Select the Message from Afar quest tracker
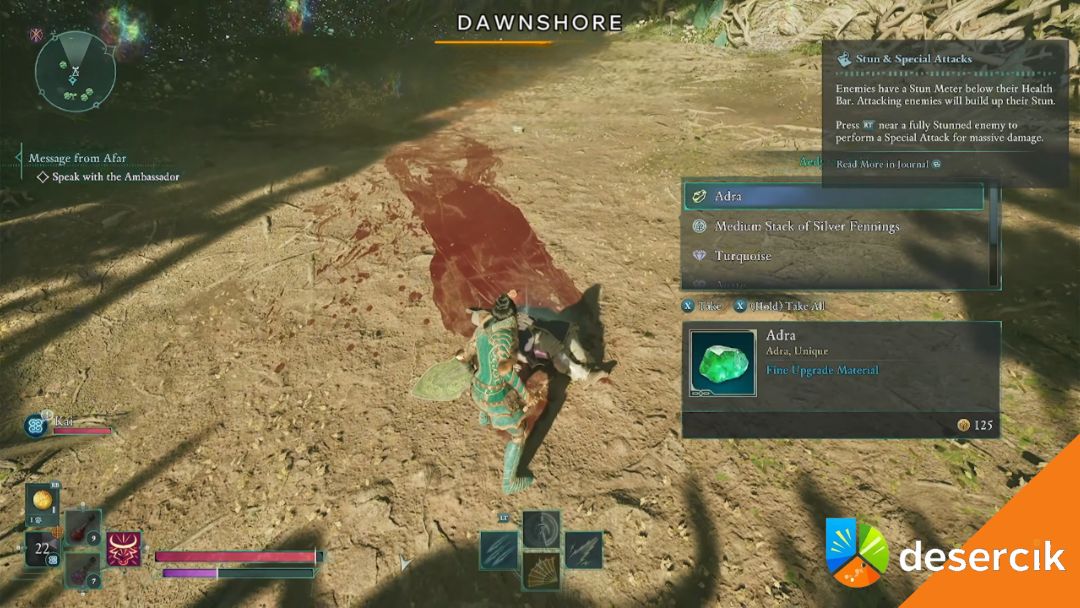The image size is (1080, 608). coord(77,158)
